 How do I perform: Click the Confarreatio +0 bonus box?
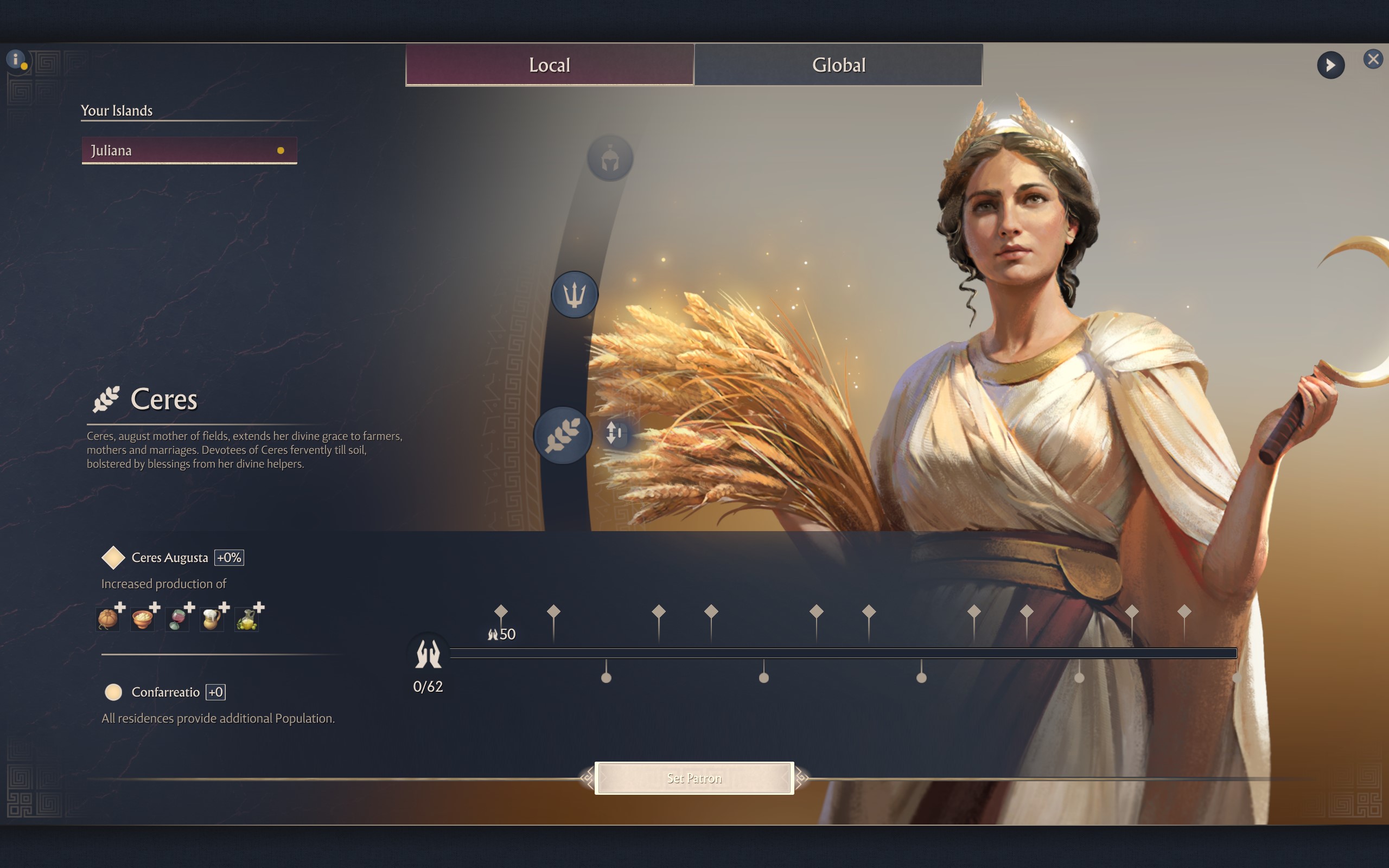216,692
